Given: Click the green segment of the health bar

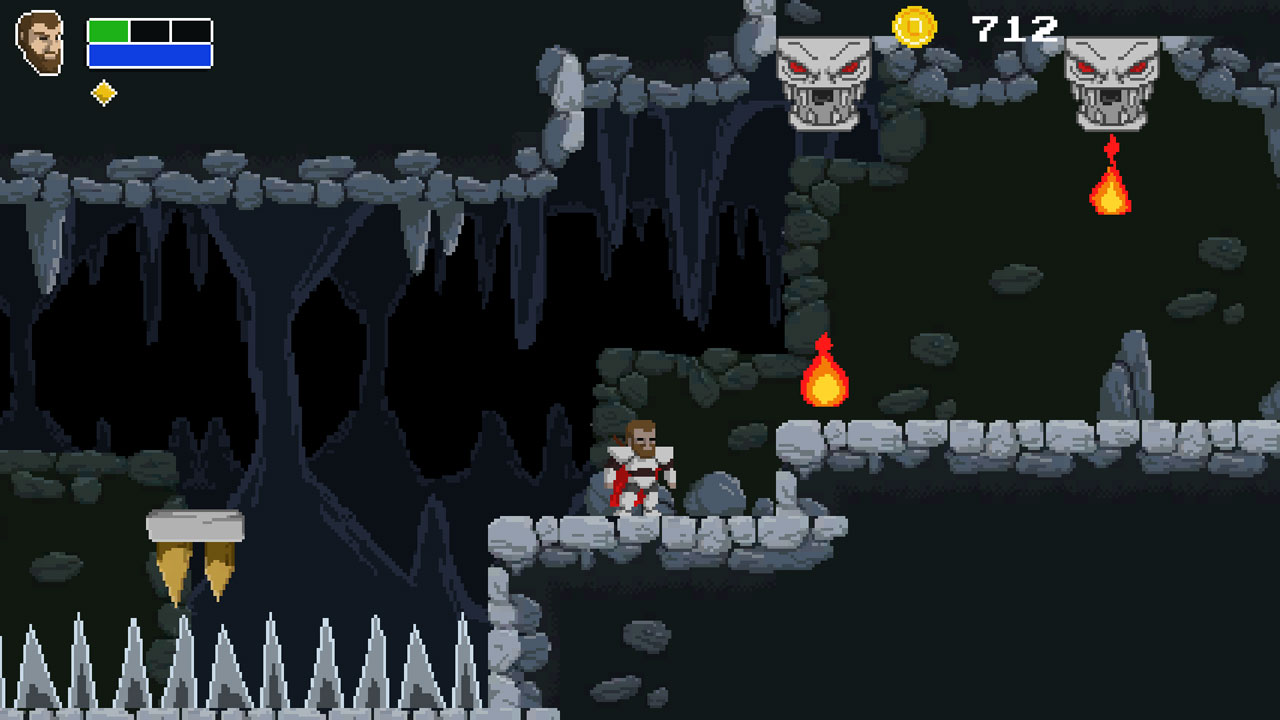Looking at the screenshot, I should point(108,29).
